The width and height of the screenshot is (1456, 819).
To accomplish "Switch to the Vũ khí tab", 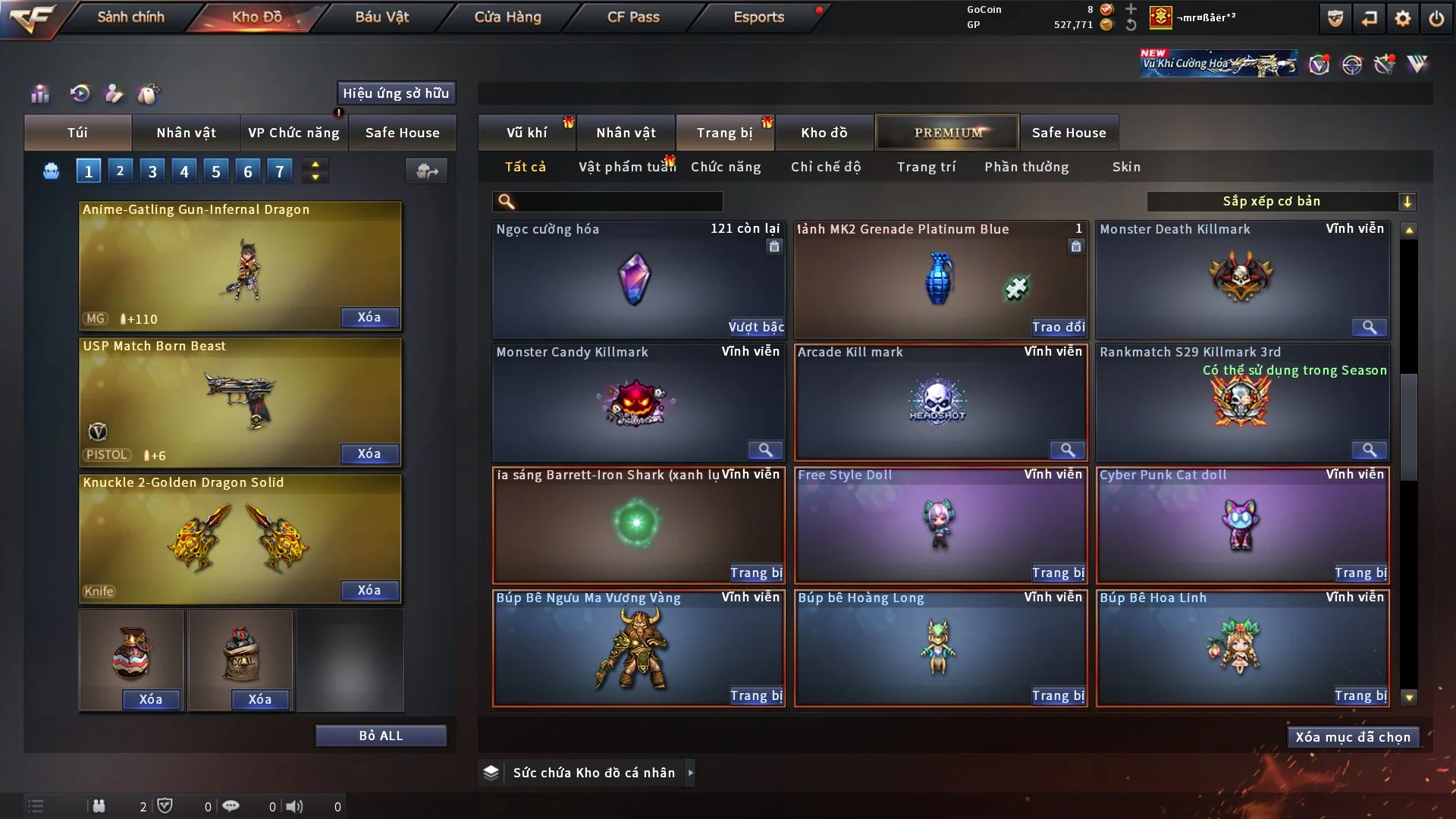I will [526, 133].
